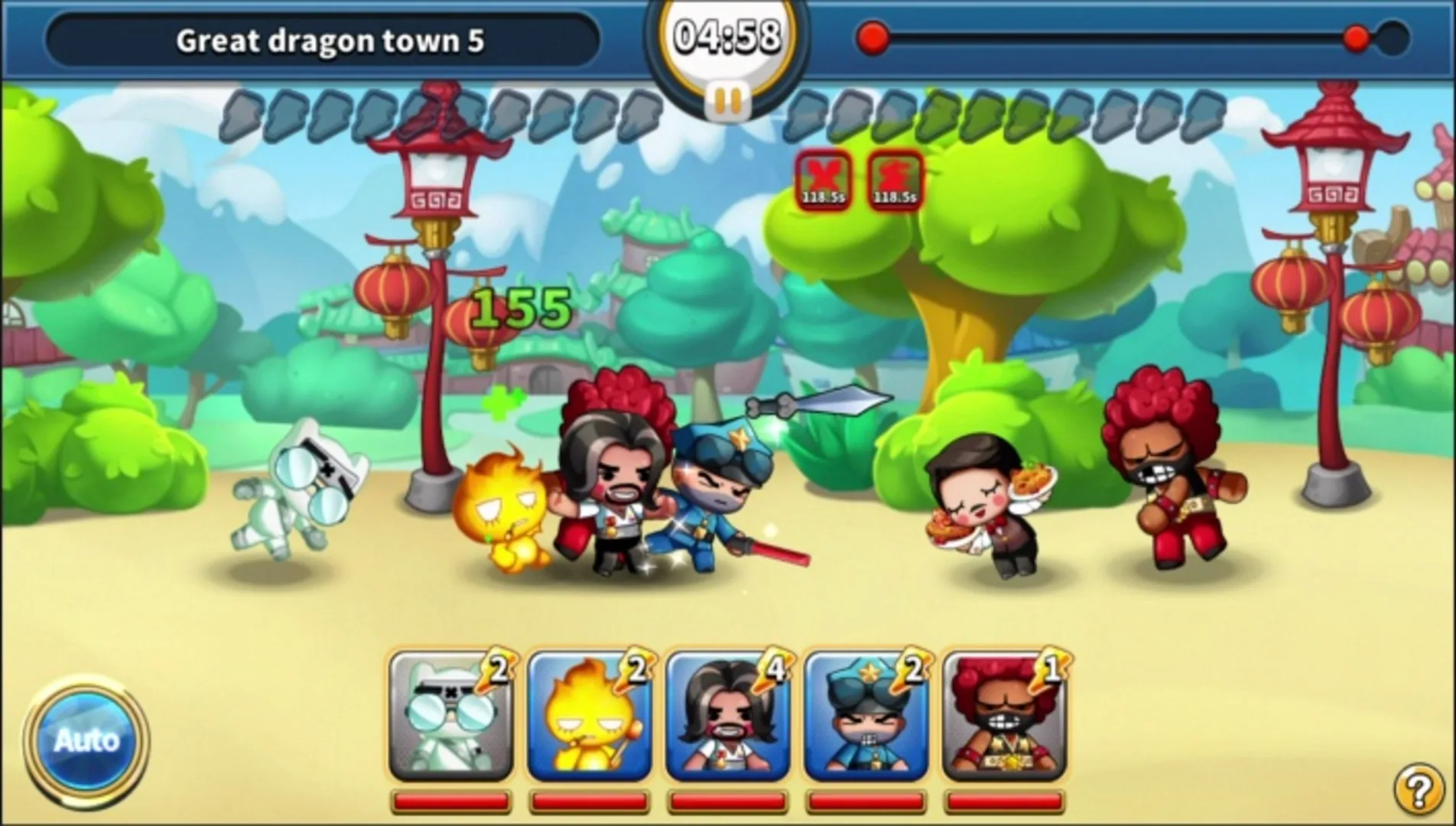Viewport: 1456px width, 826px height.
Task: Toggle Auto battle mode
Action: point(88,739)
